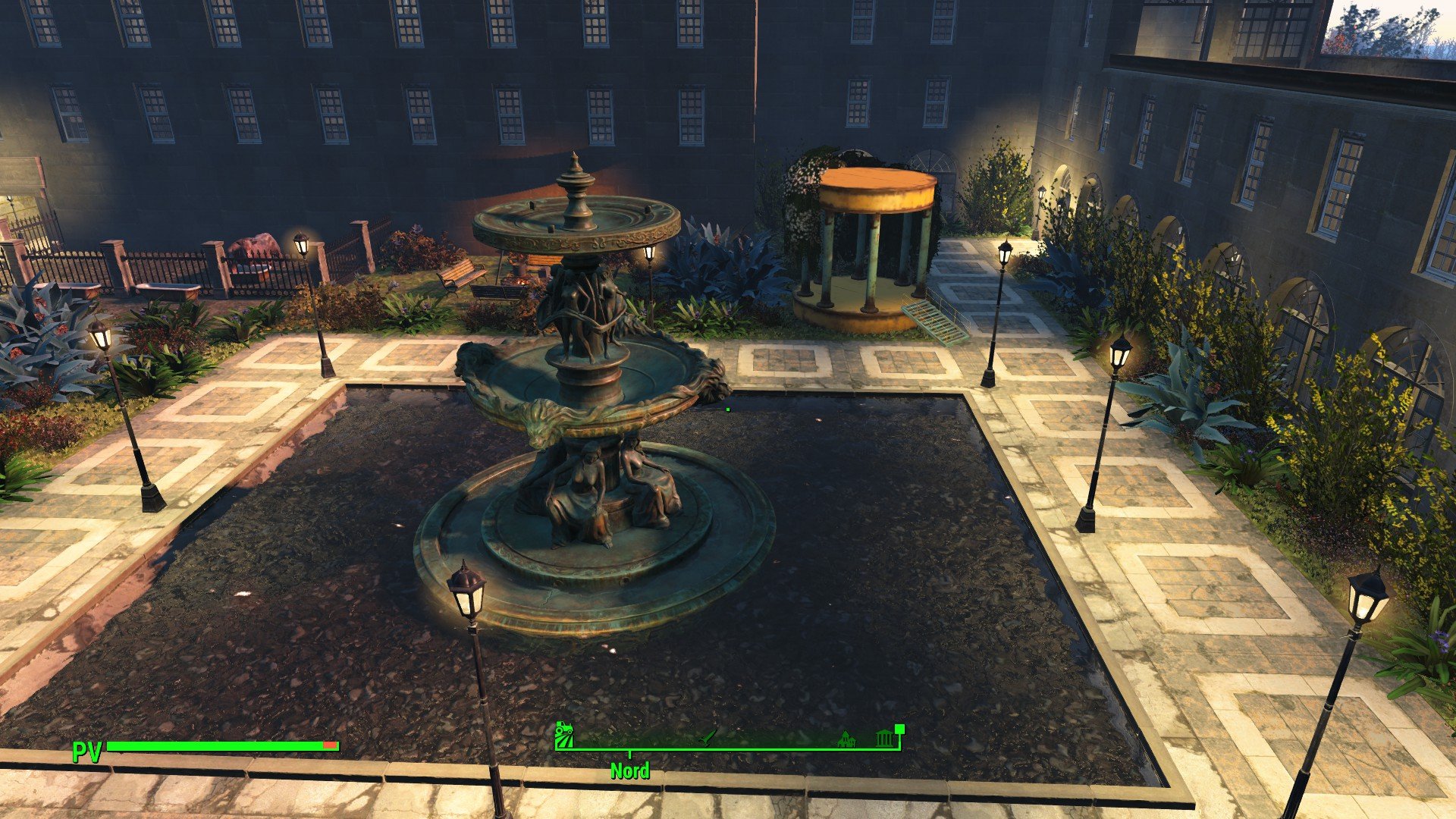Click the square quest marker on the compass
Screen dimensions: 1456x819
(x=900, y=729)
